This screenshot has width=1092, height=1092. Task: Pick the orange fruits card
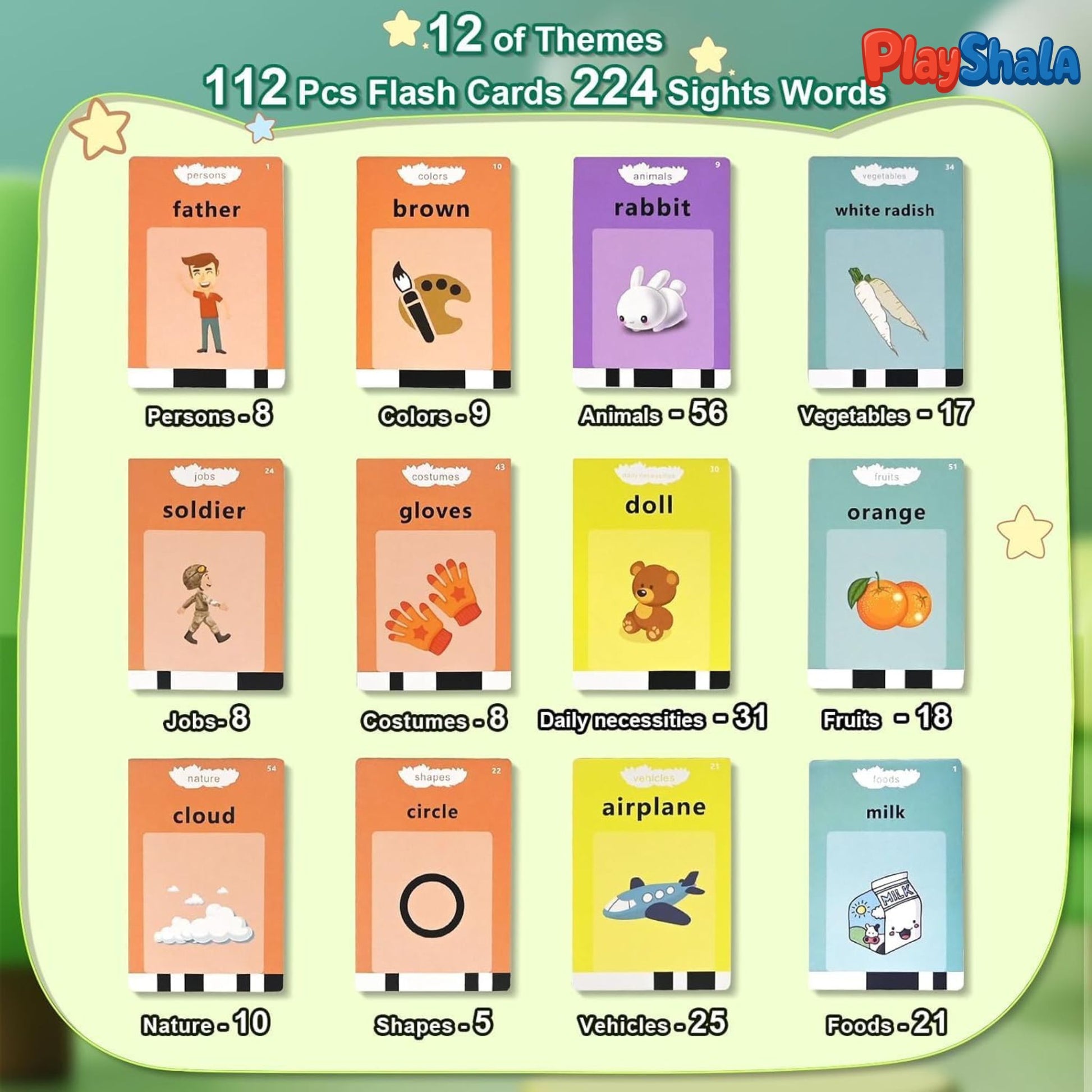point(885,574)
